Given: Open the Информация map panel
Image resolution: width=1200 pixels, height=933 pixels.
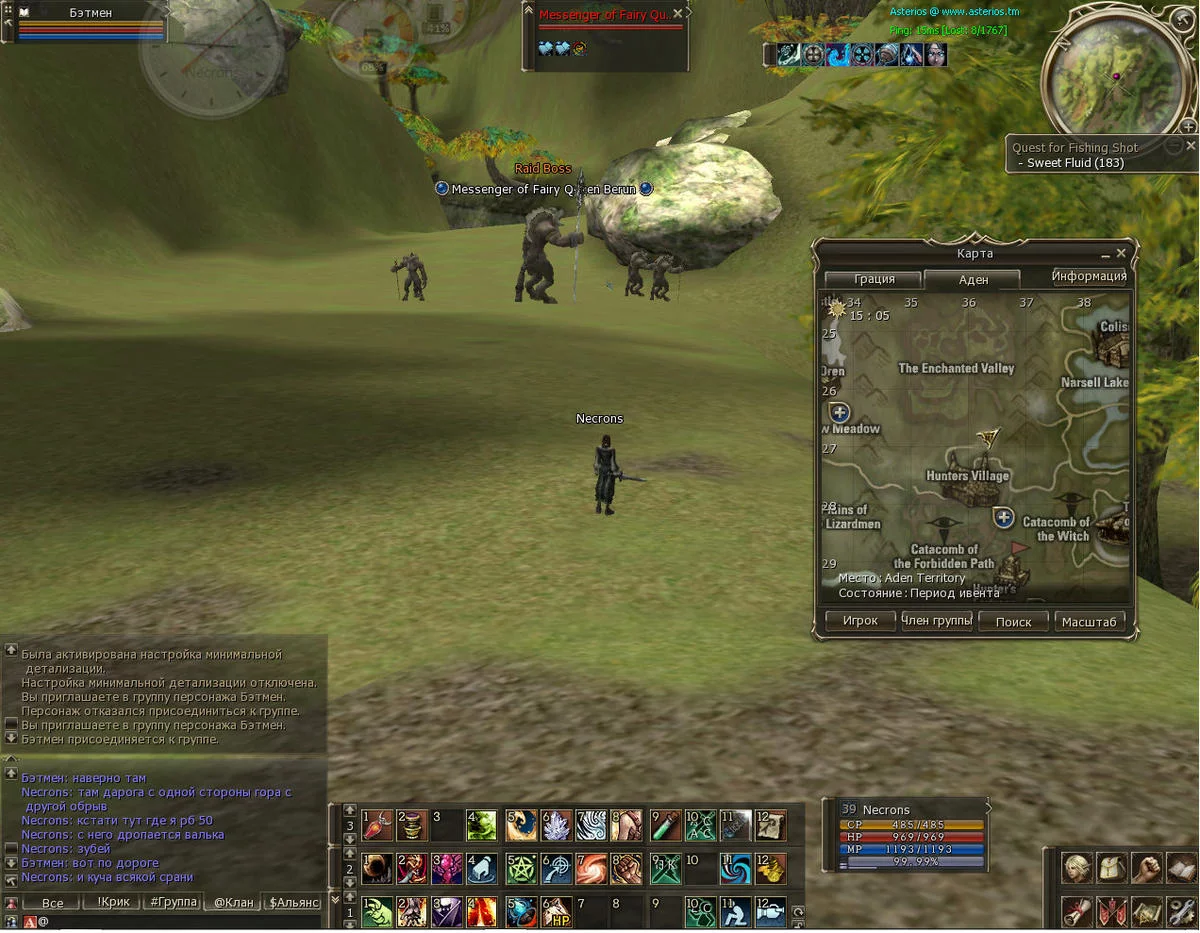Looking at the screenshot, I should click(x=1088, y=277).
